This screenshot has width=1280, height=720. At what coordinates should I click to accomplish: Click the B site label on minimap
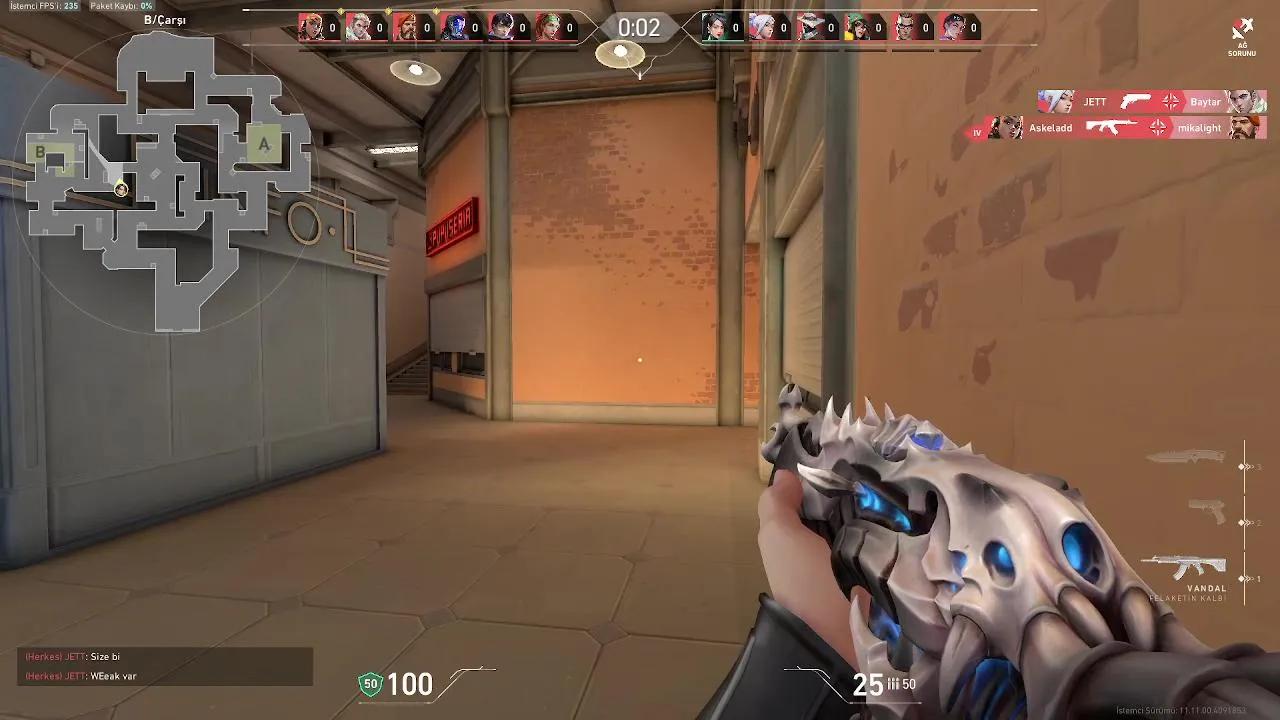pos(40,154)
